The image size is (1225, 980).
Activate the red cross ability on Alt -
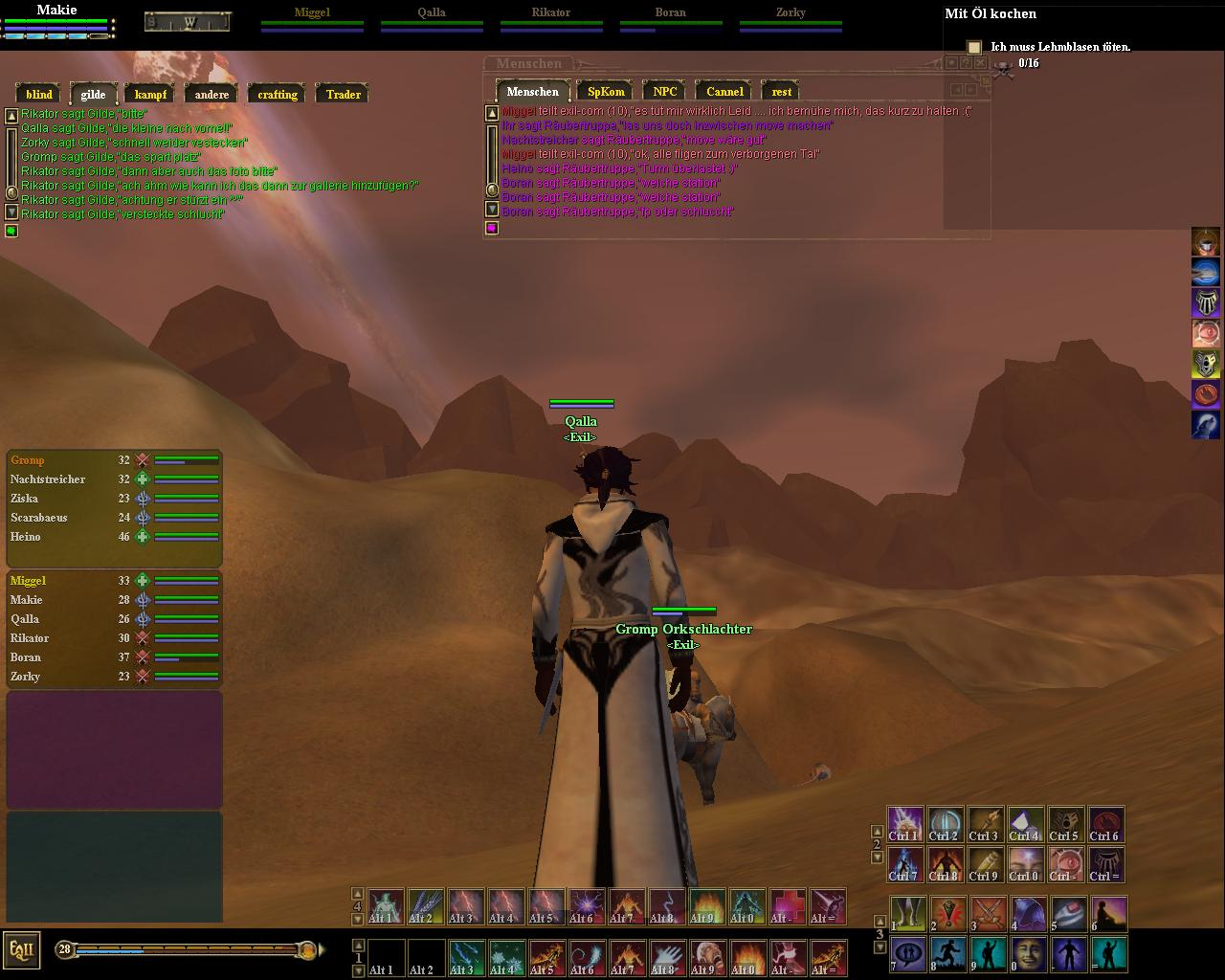point(788,906)
